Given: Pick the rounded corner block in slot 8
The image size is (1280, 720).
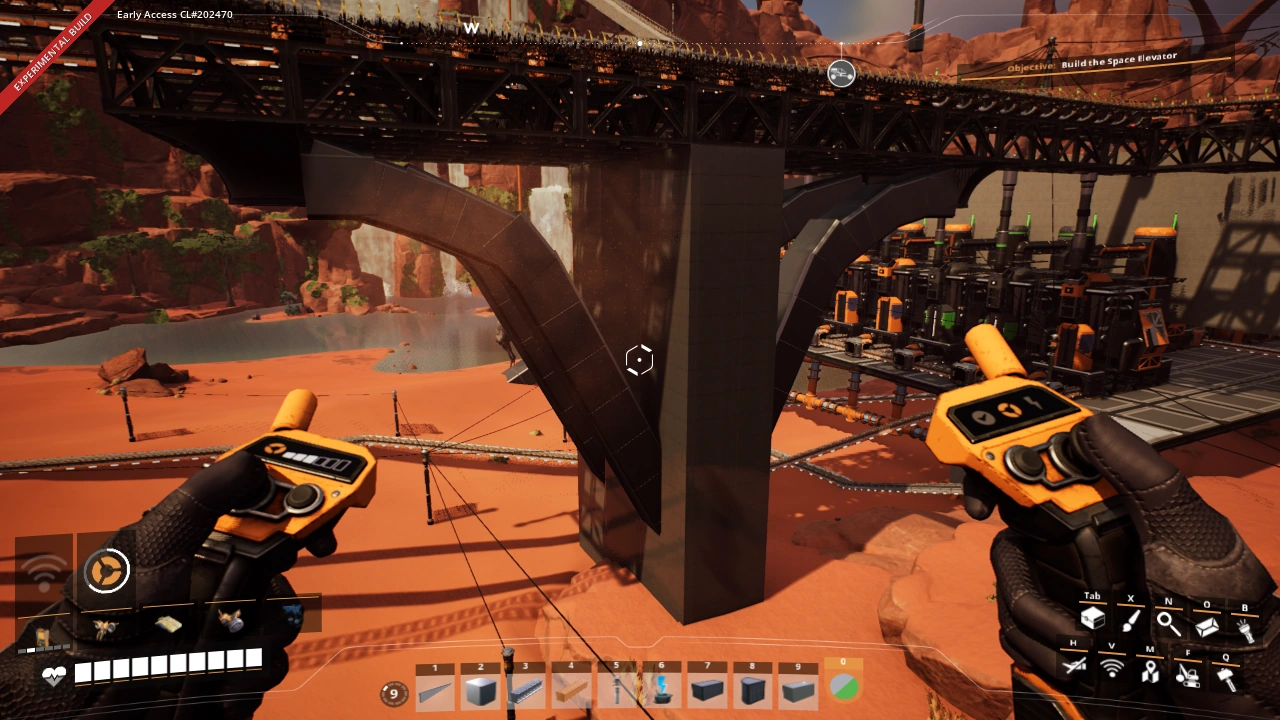Looking at the screenshot, I should (752, 691).
